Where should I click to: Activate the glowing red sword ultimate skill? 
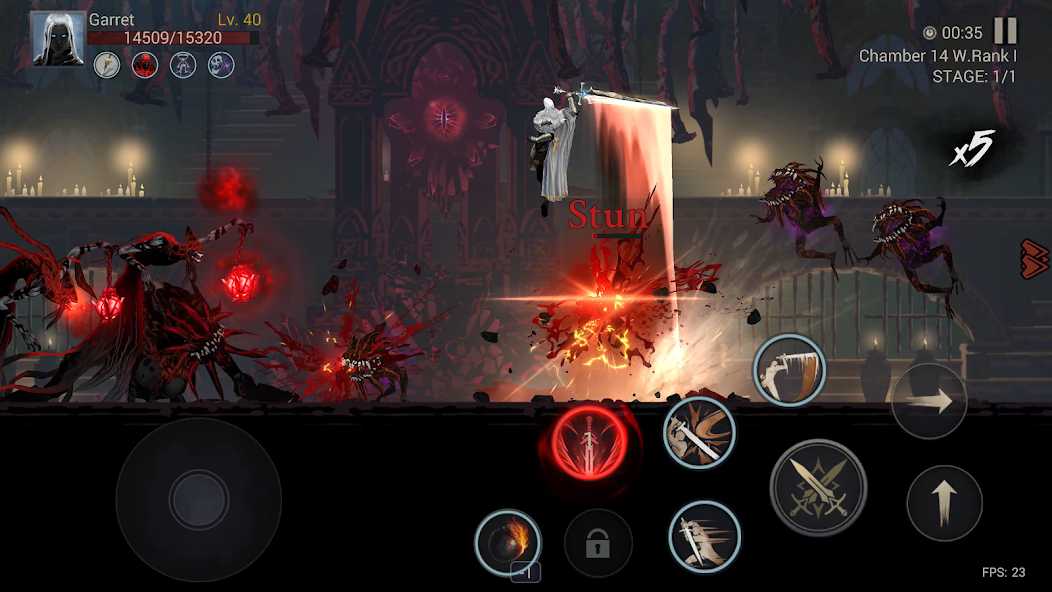(589, 440)
